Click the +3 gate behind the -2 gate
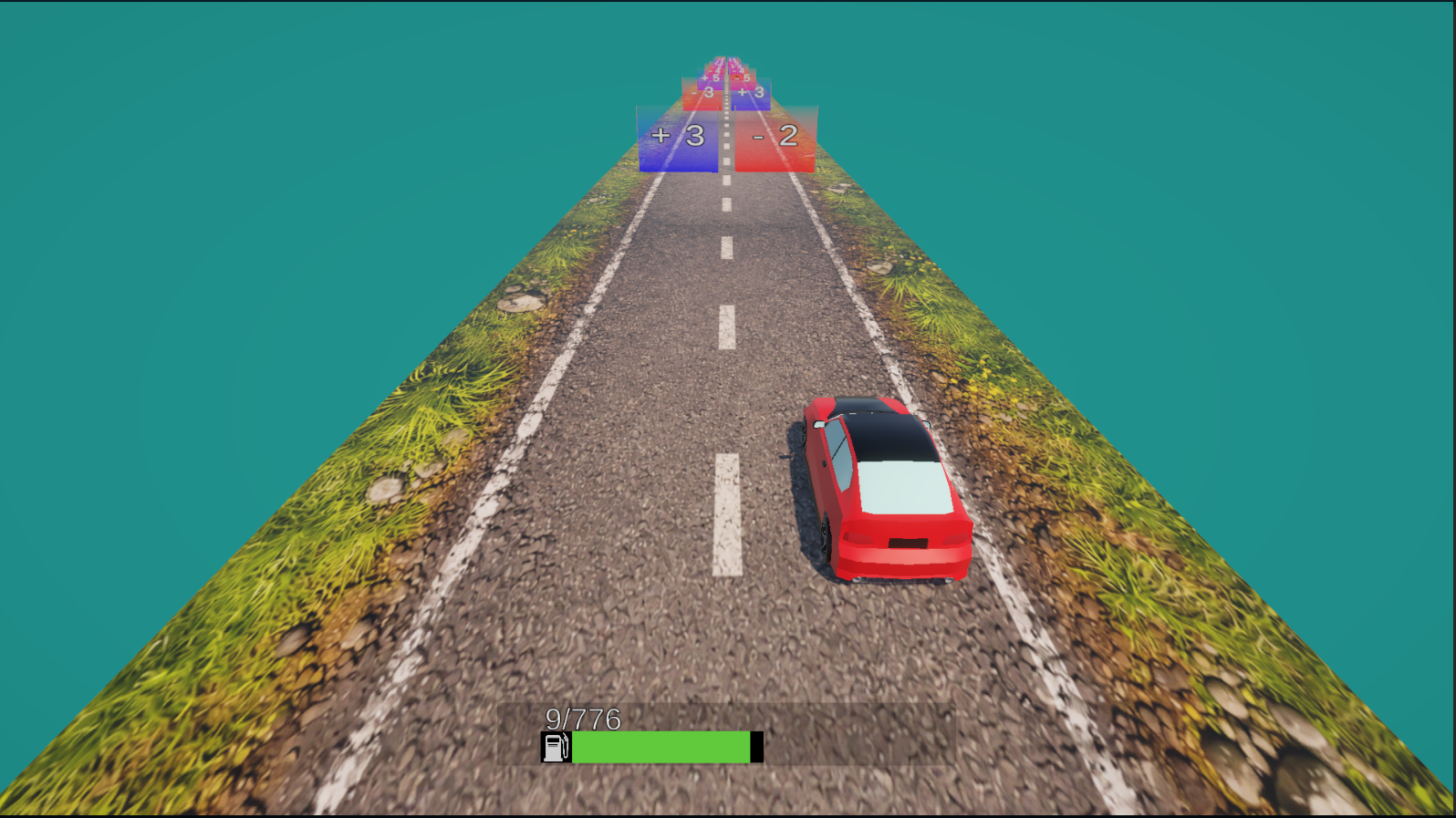This screenshot has height=818, width=1456. [x=752, y=93]
